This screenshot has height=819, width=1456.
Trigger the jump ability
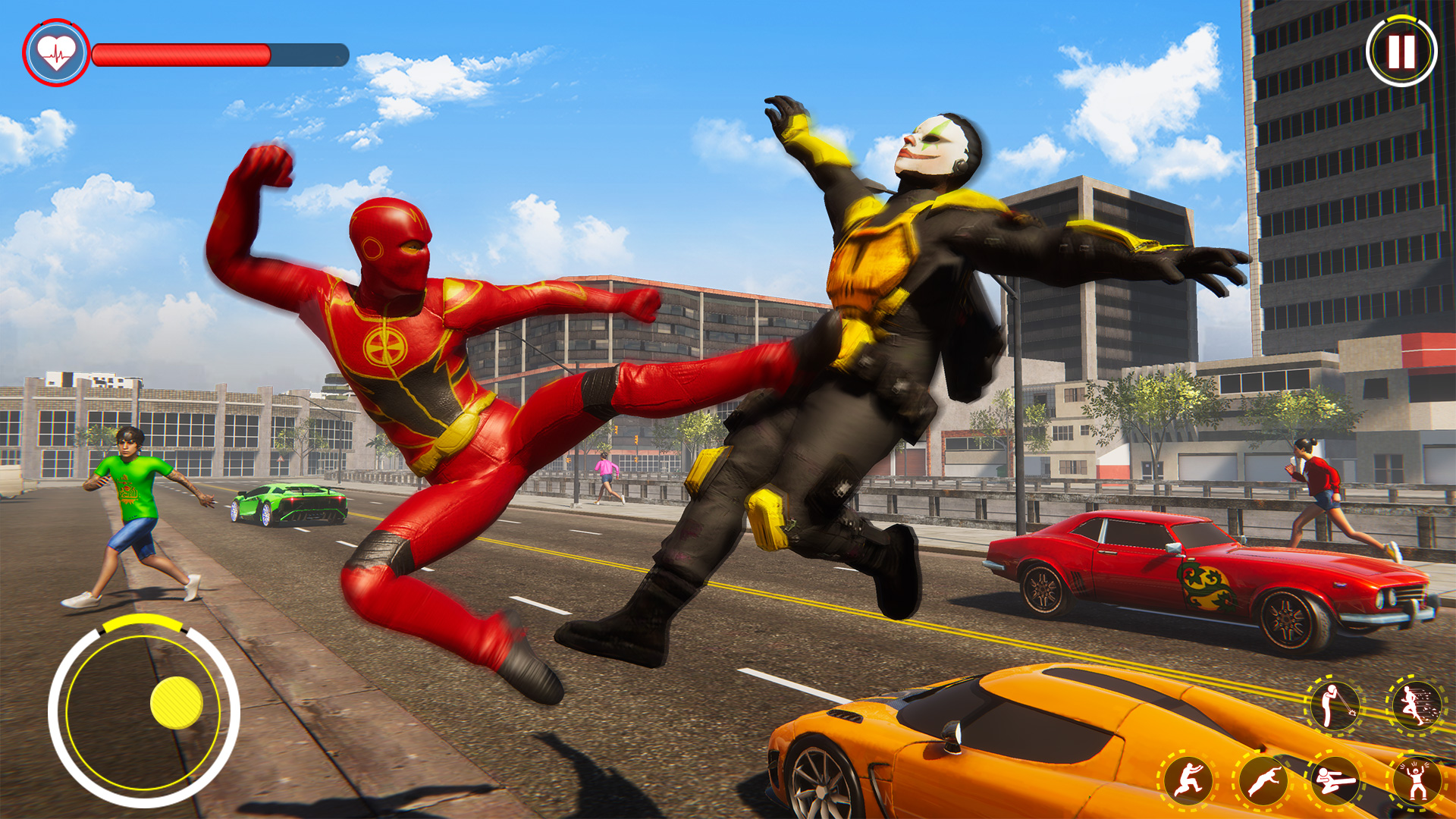[1189, 778]
